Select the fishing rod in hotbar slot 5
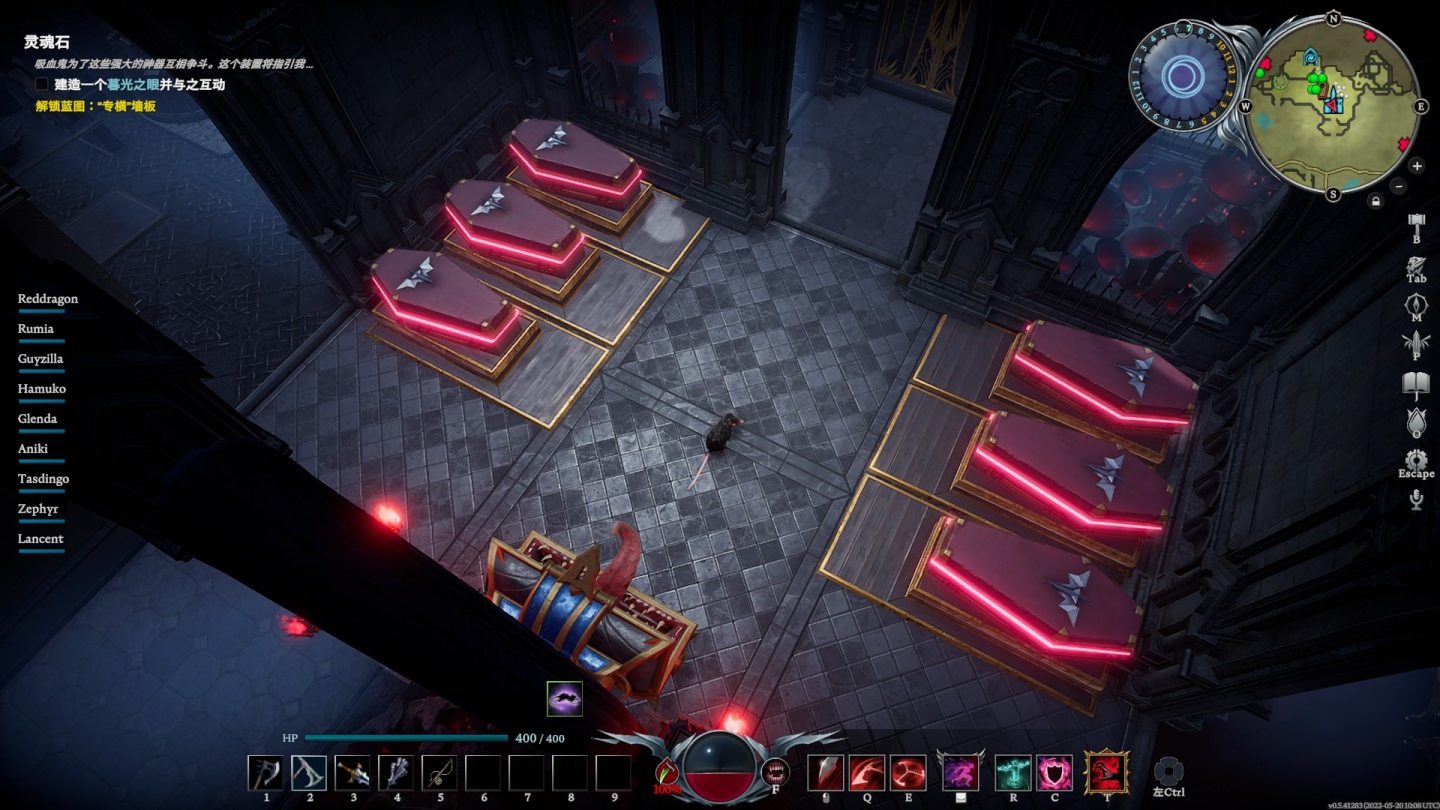This screenshot has height=810, width=1440. [x=440, y=773]
